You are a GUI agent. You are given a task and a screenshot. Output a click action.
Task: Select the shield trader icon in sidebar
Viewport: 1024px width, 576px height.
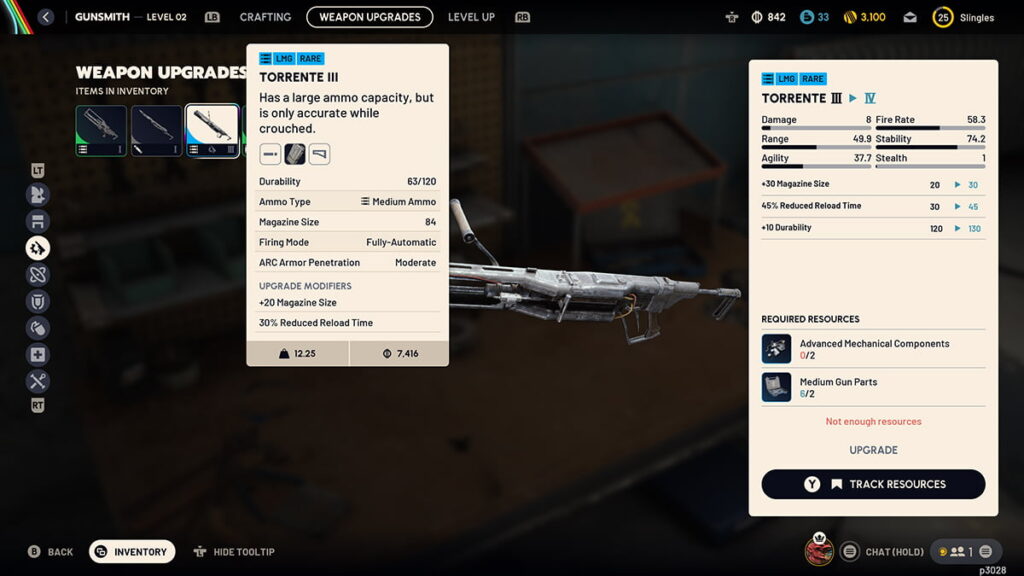click(x=38, y=301)
